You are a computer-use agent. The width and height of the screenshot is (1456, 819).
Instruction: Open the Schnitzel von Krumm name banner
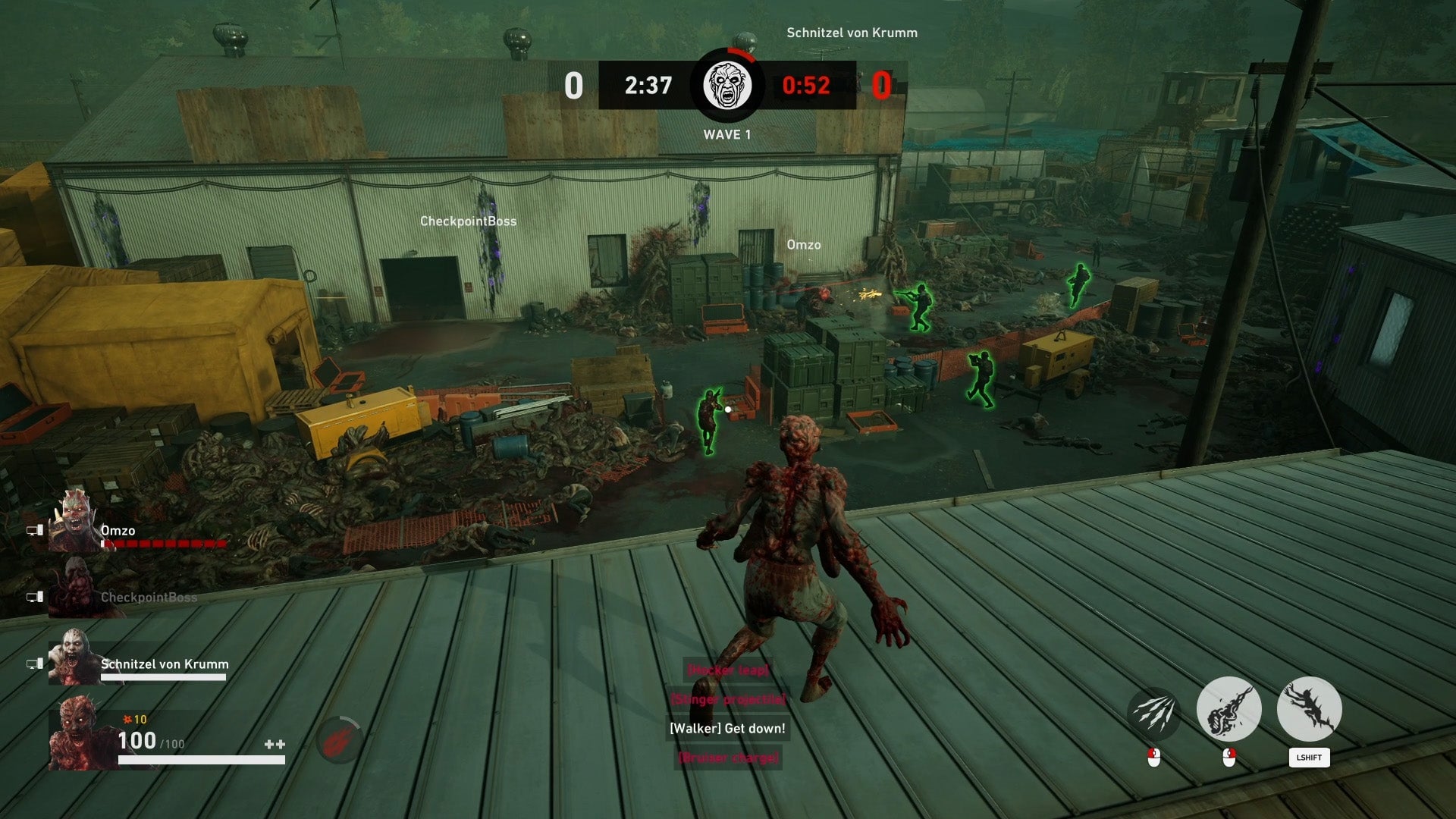(x=851, y=33)
